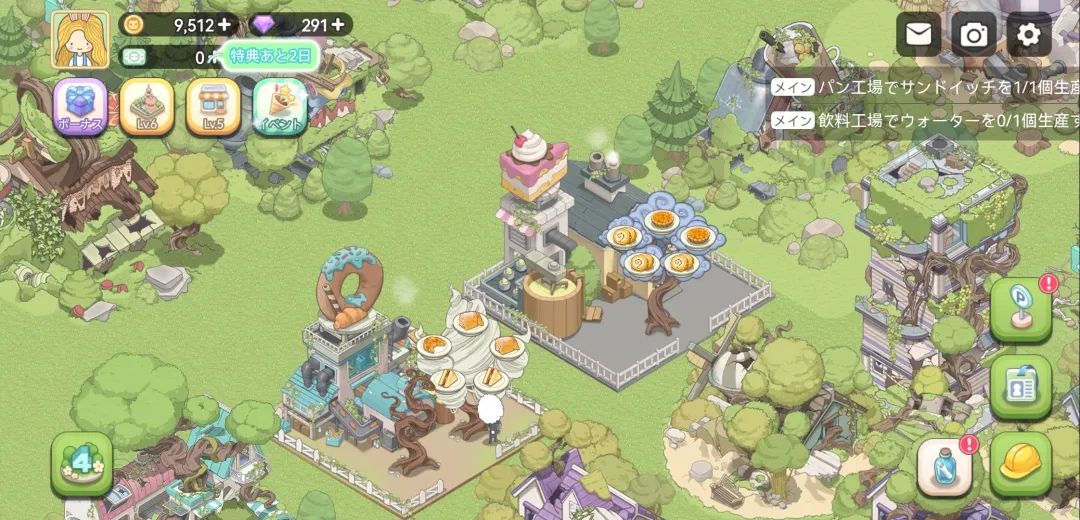Image resolution: width=1080 pixels, height=520 pixels.
Task: Open the player avatar profile
Action: tap(80, 40)
